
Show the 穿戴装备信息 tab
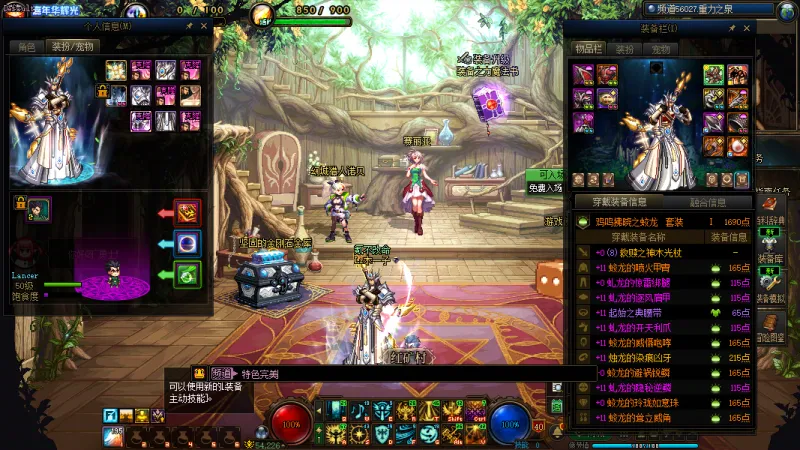621,202
